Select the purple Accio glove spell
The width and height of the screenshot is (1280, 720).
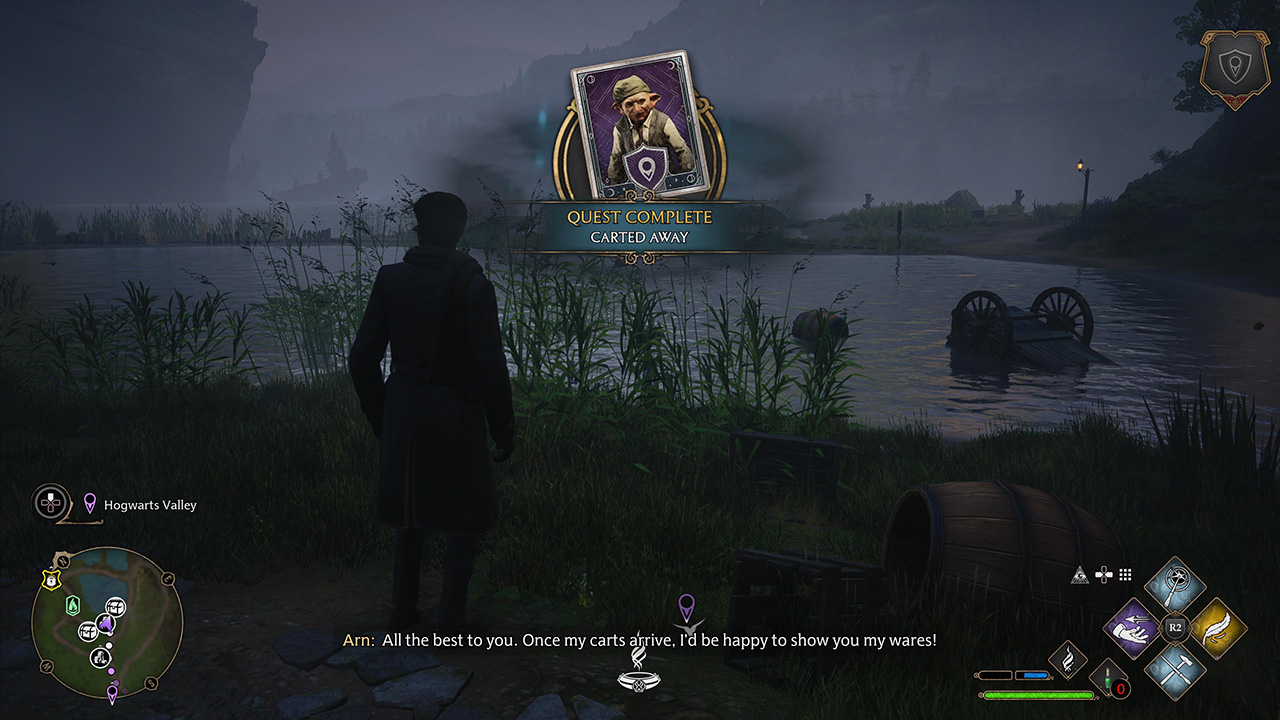click(x=1131, y=628)
